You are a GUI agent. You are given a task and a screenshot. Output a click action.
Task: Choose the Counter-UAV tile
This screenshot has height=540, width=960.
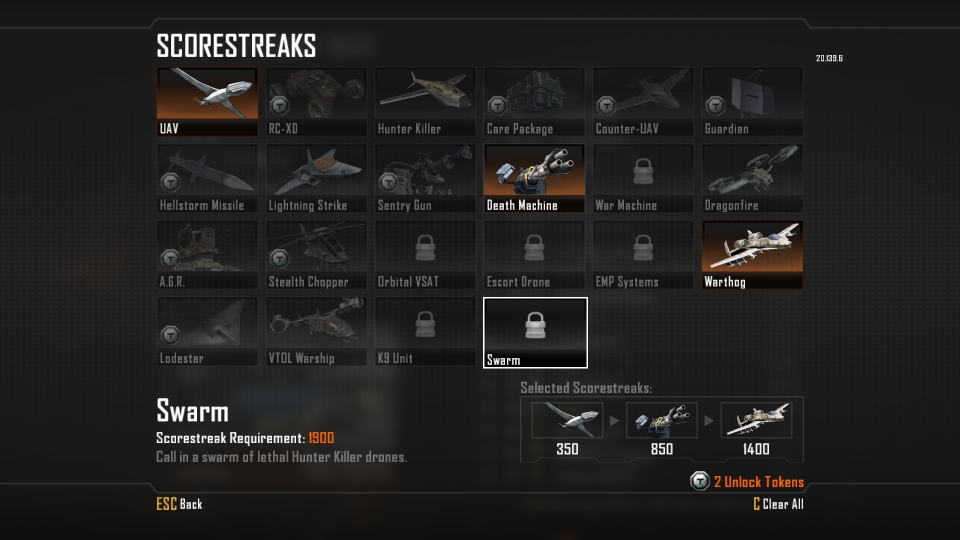[643, 102]
